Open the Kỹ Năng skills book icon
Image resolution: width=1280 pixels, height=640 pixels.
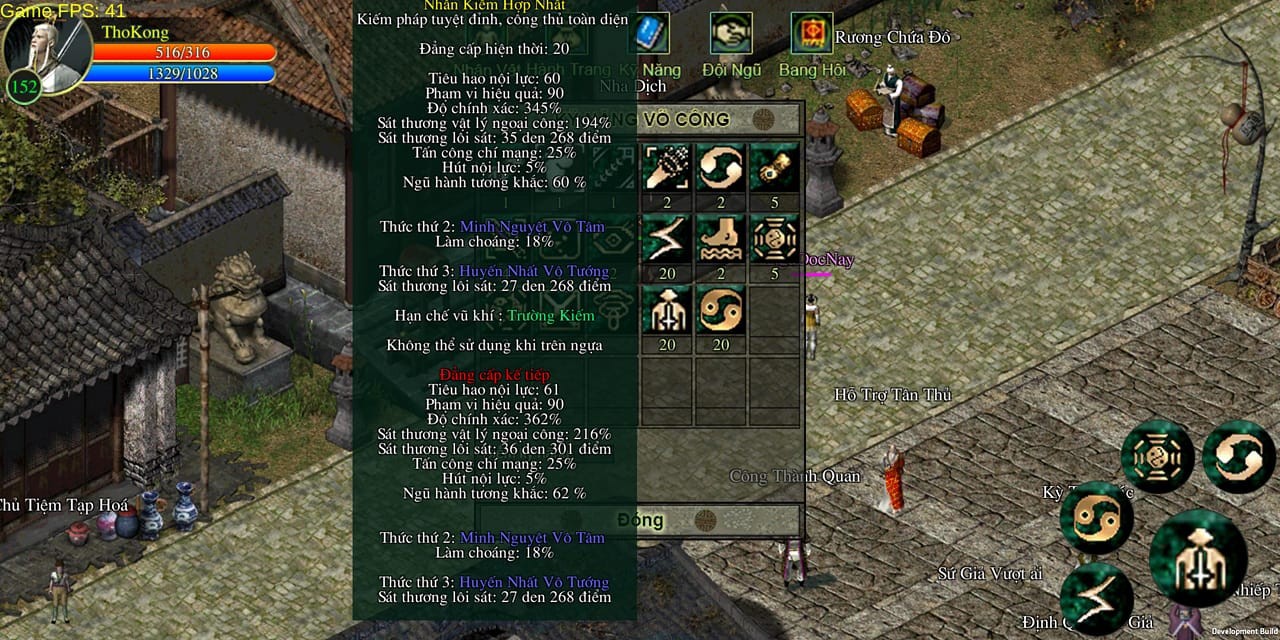(x=650, y=34)
